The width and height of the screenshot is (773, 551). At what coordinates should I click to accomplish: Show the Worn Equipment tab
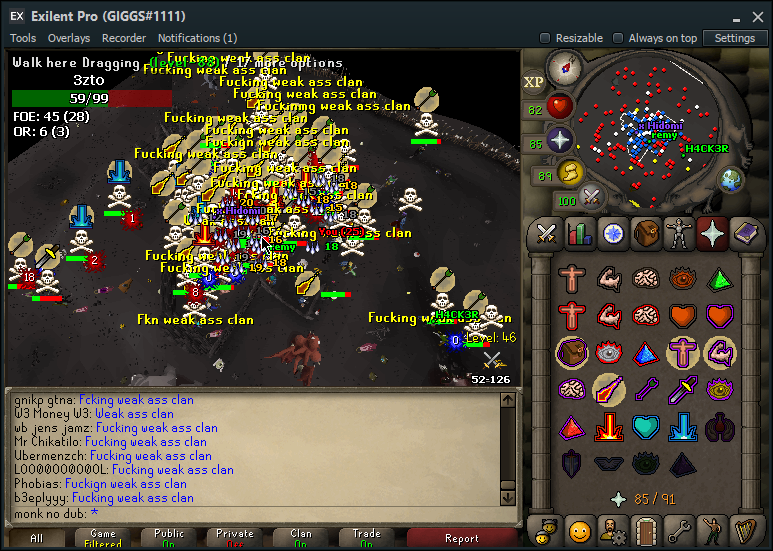(680, 234)
